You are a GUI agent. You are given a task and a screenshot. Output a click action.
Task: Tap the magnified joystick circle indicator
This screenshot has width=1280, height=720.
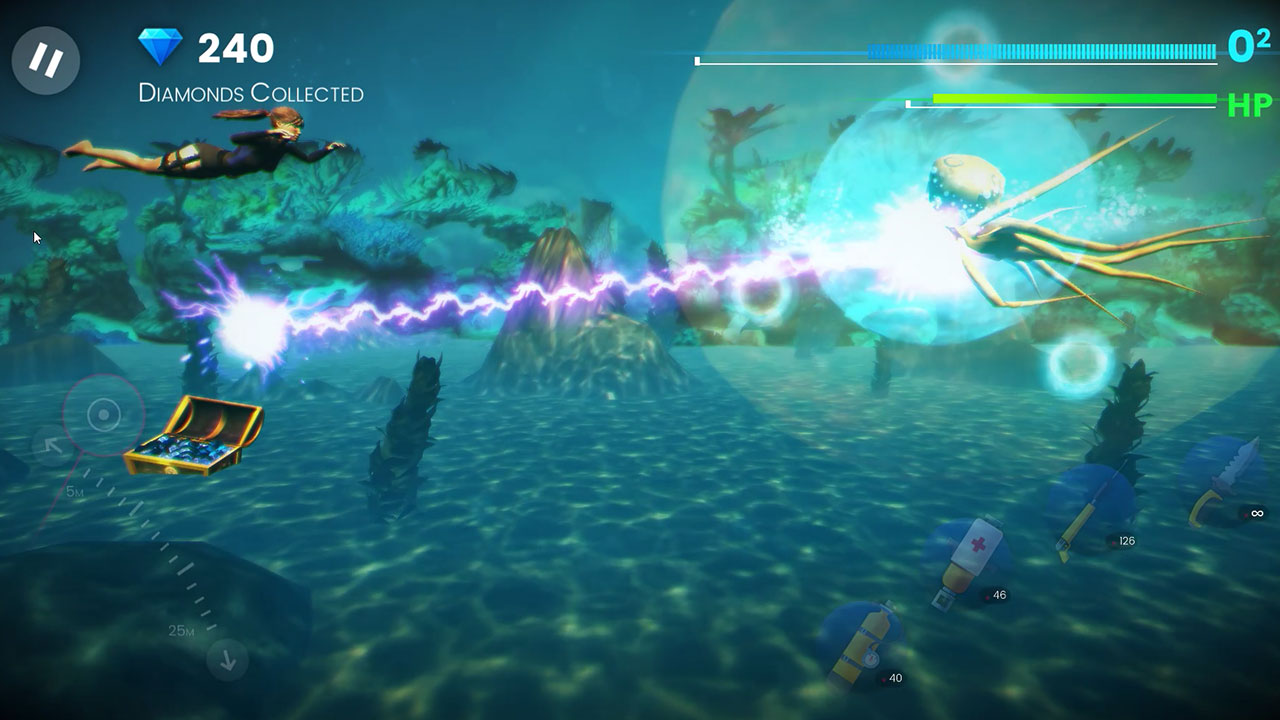pyautogui.click(x=103, y=416)
